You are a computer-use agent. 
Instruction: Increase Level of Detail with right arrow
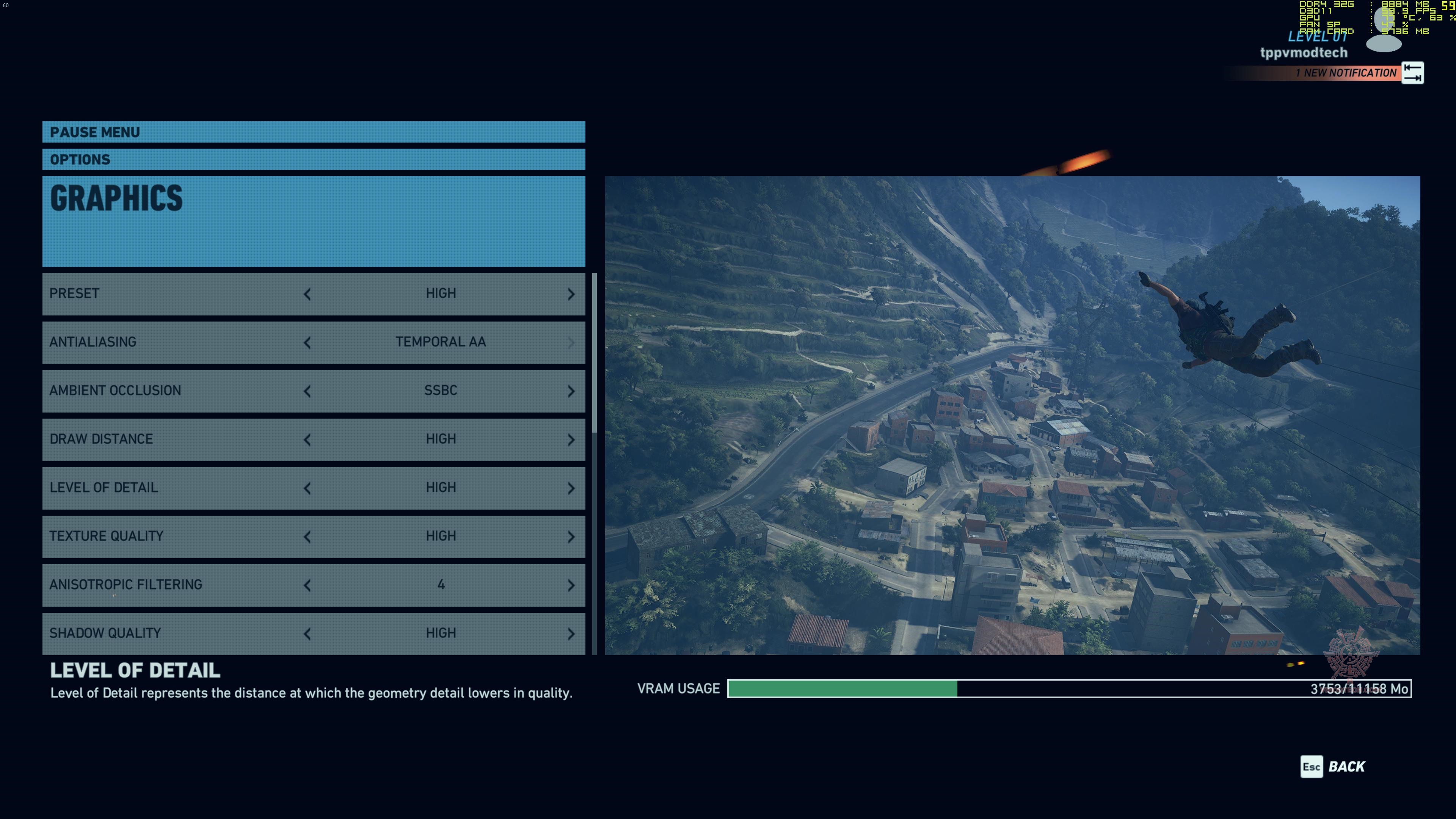(571, 488)
